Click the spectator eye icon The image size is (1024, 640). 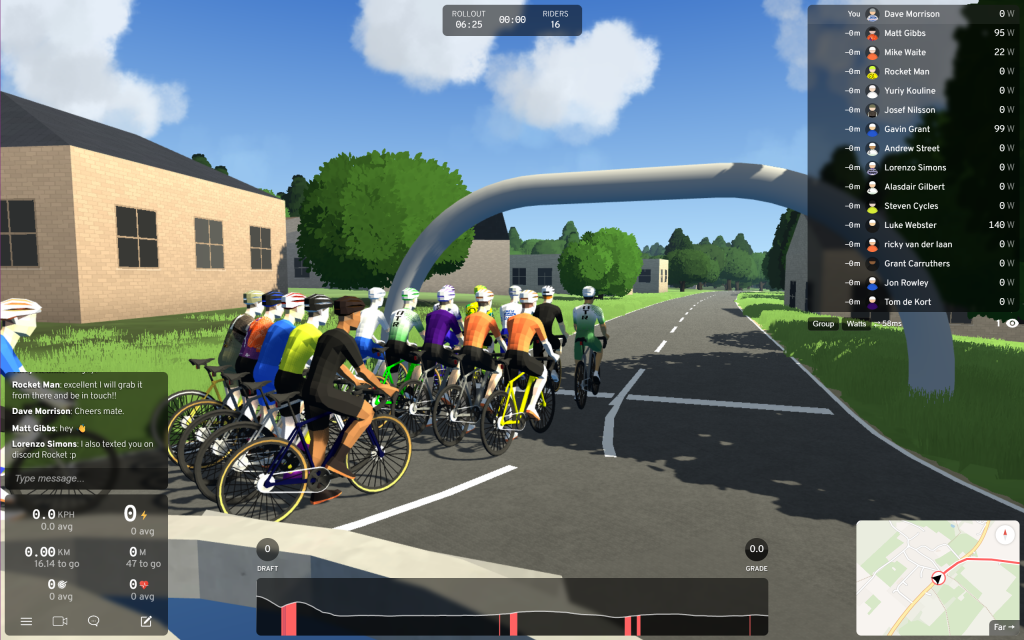pyautogui.click(x=1012, y=324)
